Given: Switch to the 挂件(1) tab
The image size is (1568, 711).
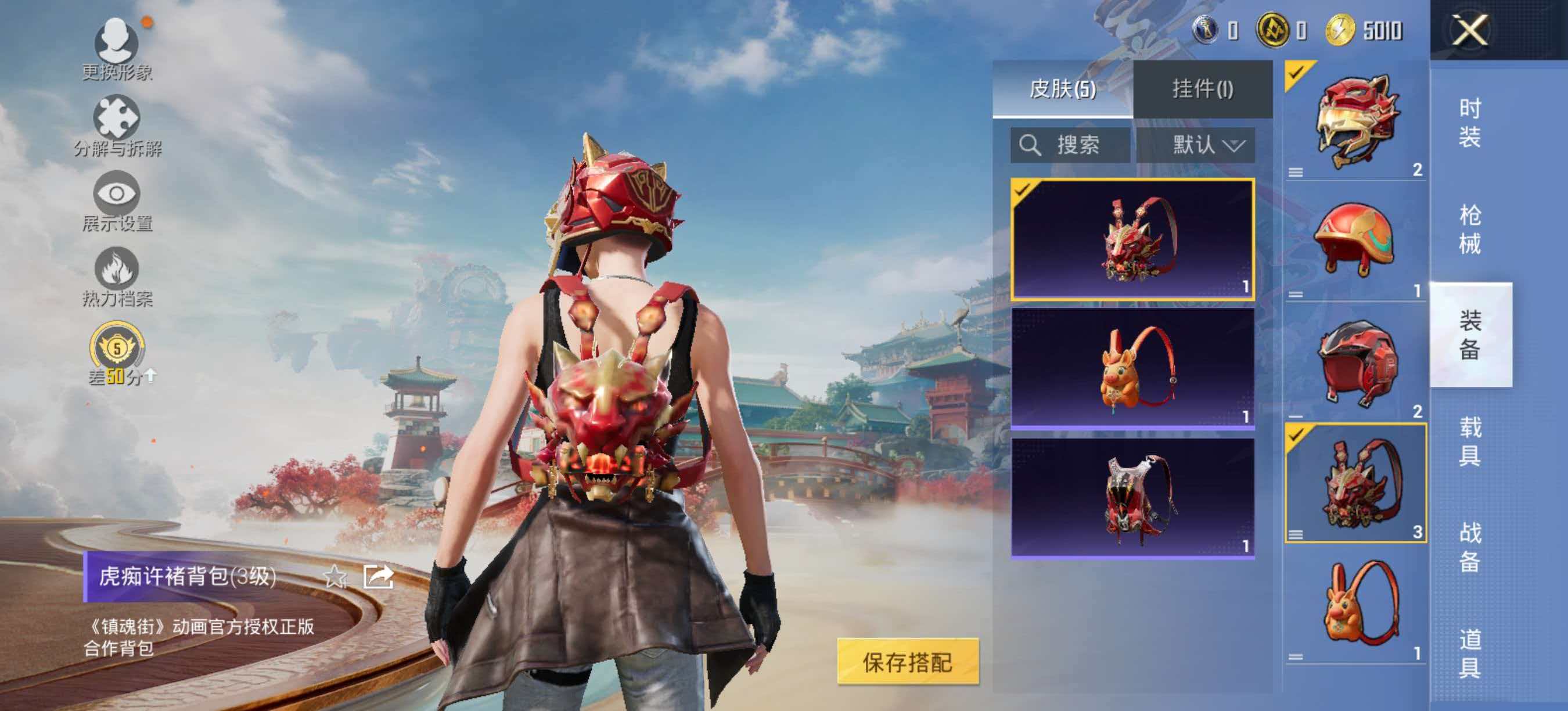Looking at the screenshot, I should [x=1203, y=89].
